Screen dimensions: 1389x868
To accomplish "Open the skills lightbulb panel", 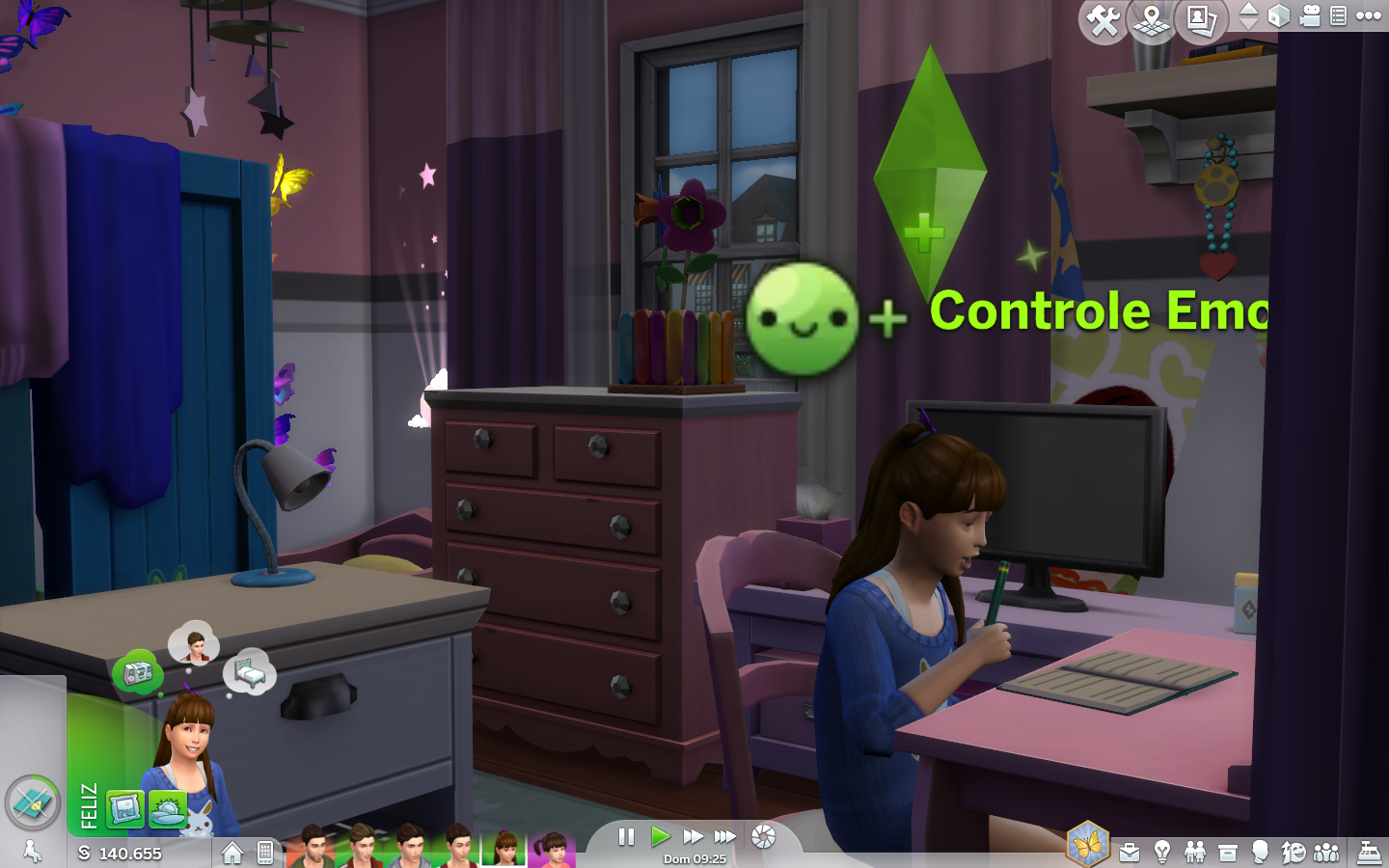I will pyautogui.click(x=1162, y=853).
